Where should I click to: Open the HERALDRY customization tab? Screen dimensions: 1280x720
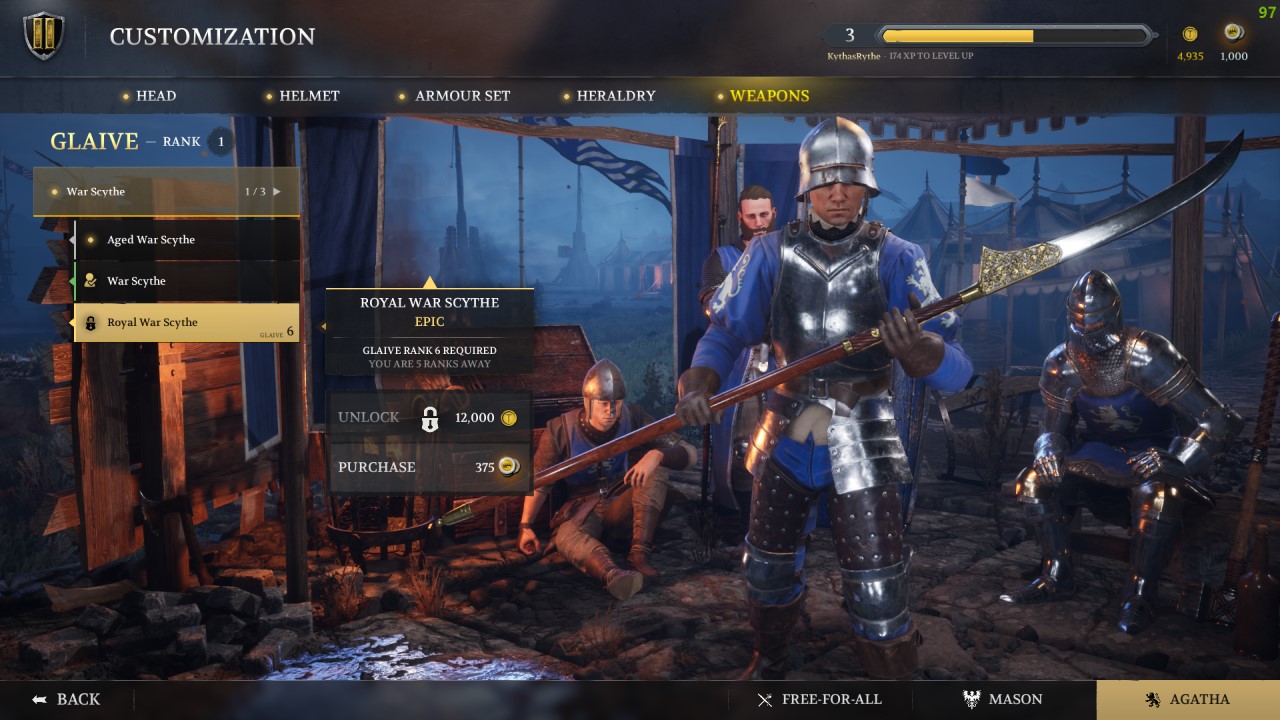pyautogui.click(x=615, y=96)
